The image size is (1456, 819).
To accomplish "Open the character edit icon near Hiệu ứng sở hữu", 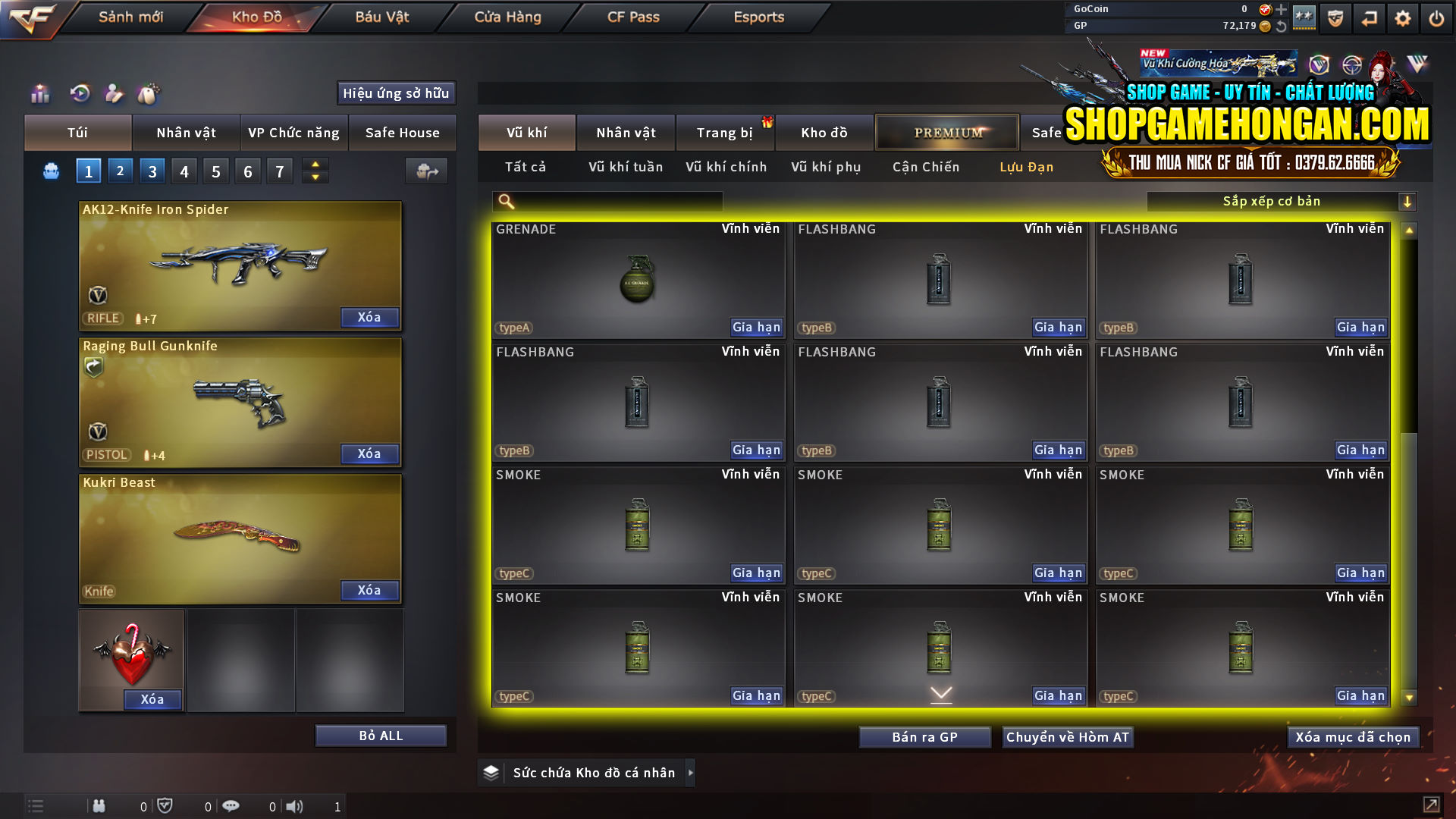I will (114, 93).
